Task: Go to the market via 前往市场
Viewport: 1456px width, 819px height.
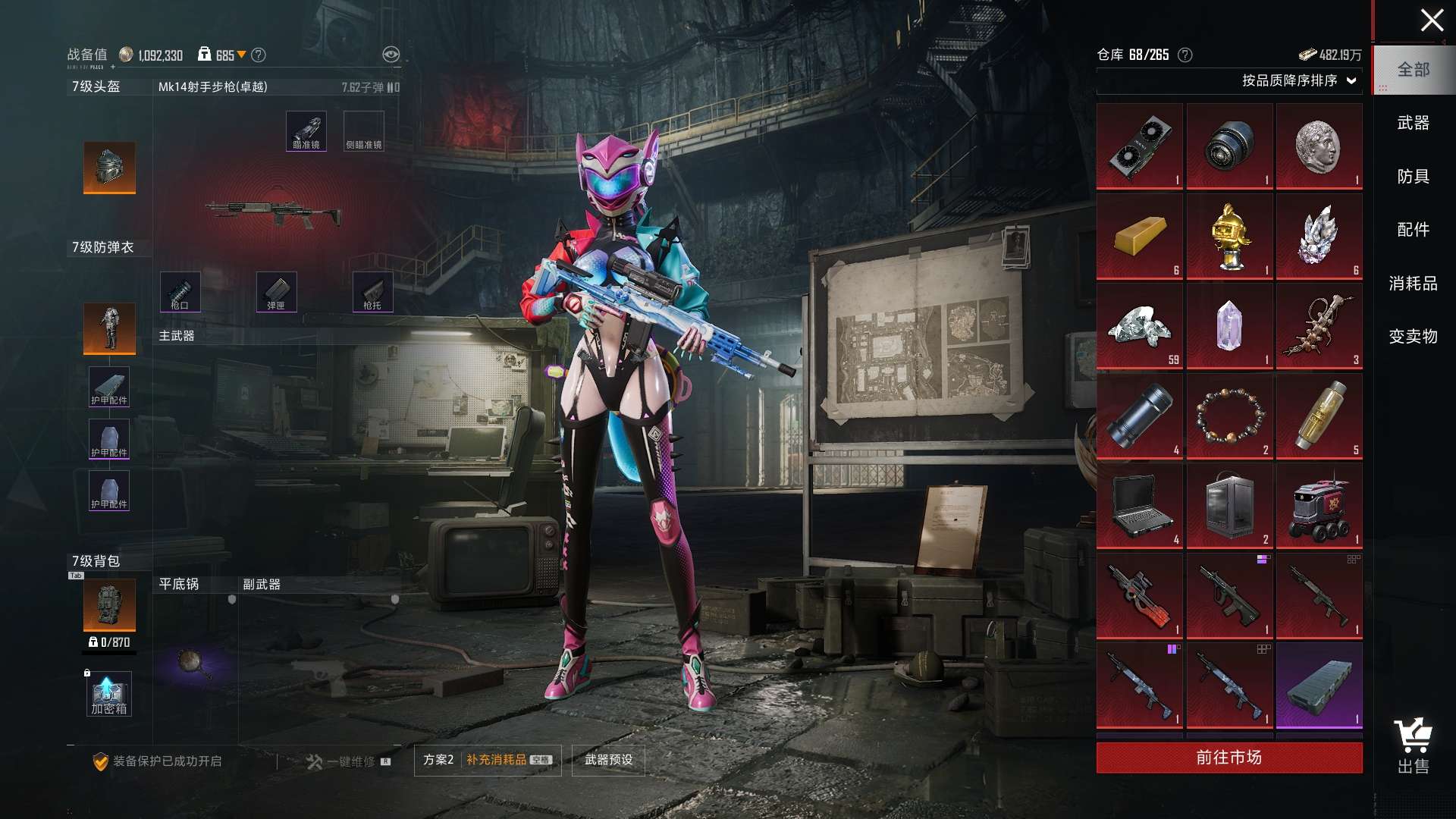Action: 1228,758
